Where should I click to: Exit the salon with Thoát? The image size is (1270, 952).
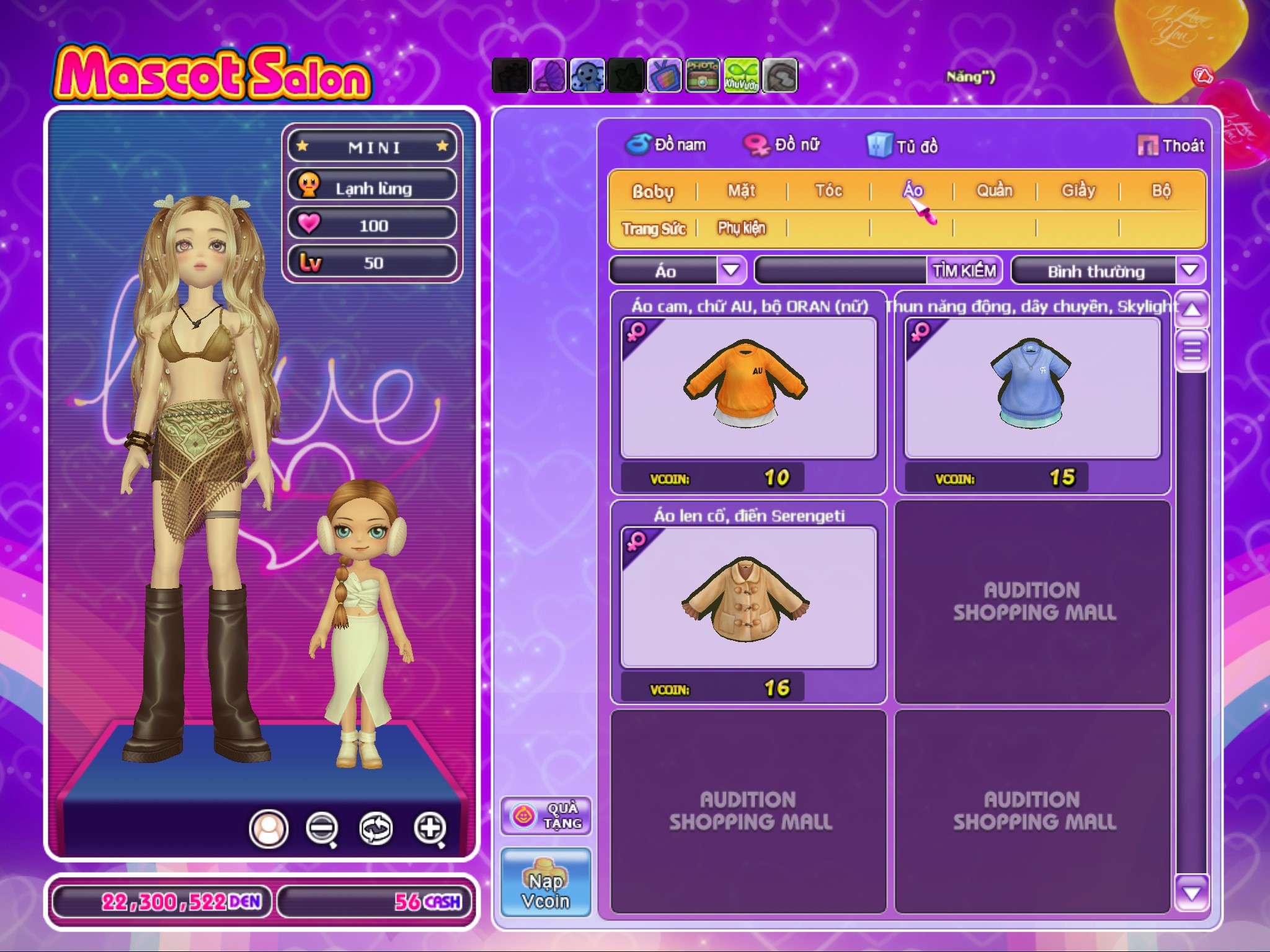[1171, 146]
